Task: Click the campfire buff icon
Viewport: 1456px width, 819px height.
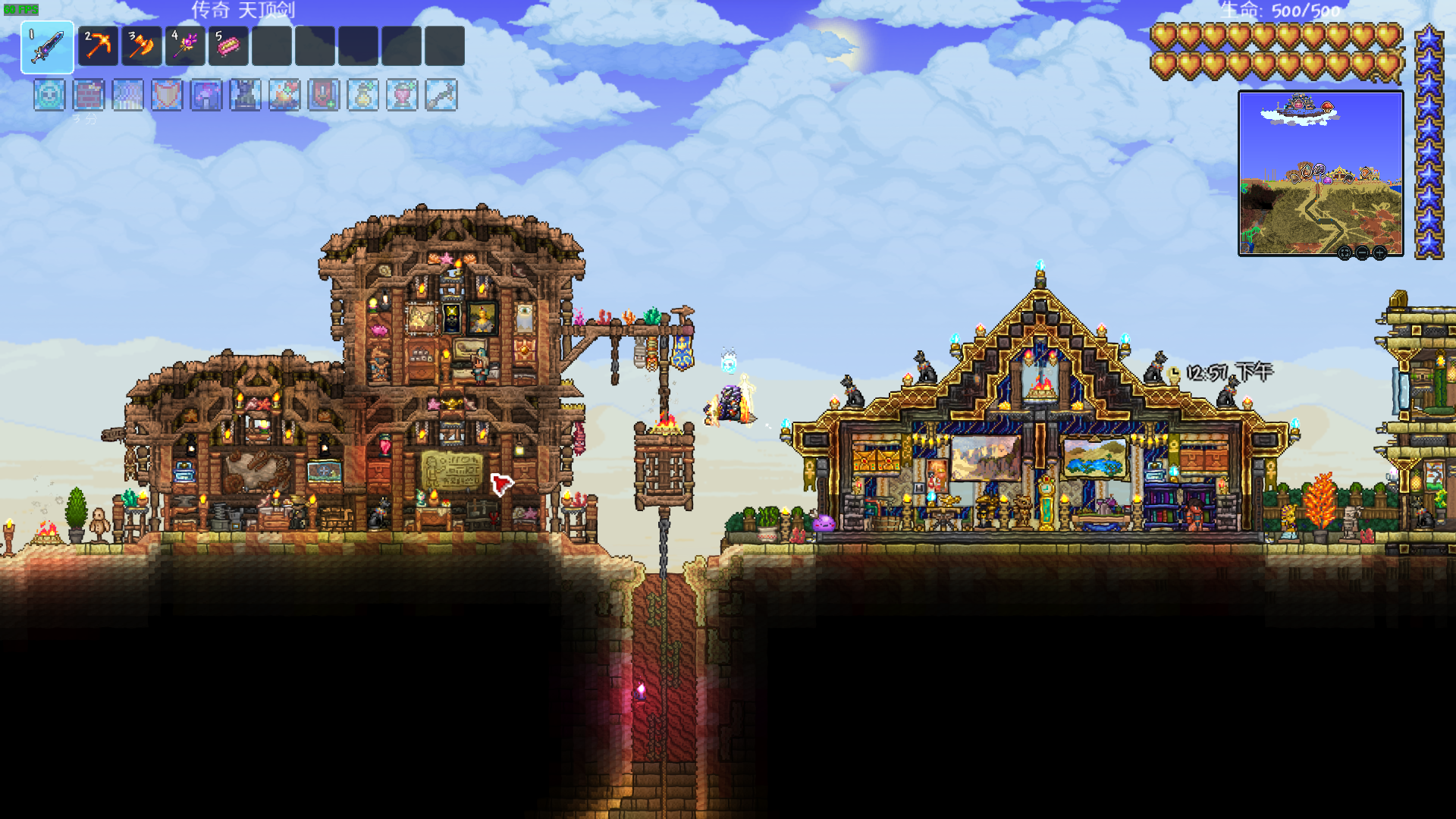Action: pos(284,96)
